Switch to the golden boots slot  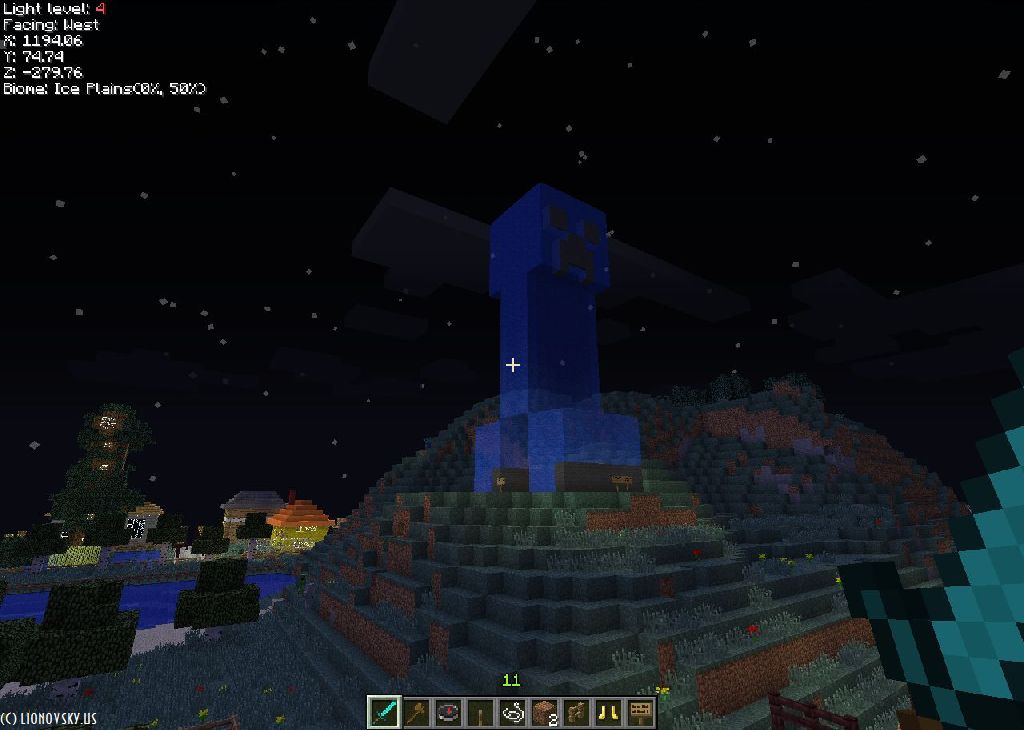coord(609,712)
